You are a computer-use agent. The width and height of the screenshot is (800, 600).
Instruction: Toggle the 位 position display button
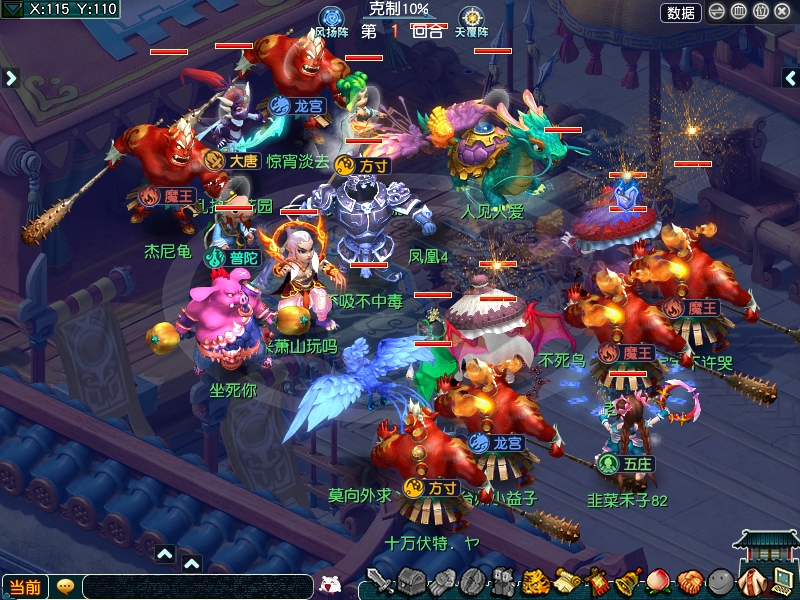[760, 12]
